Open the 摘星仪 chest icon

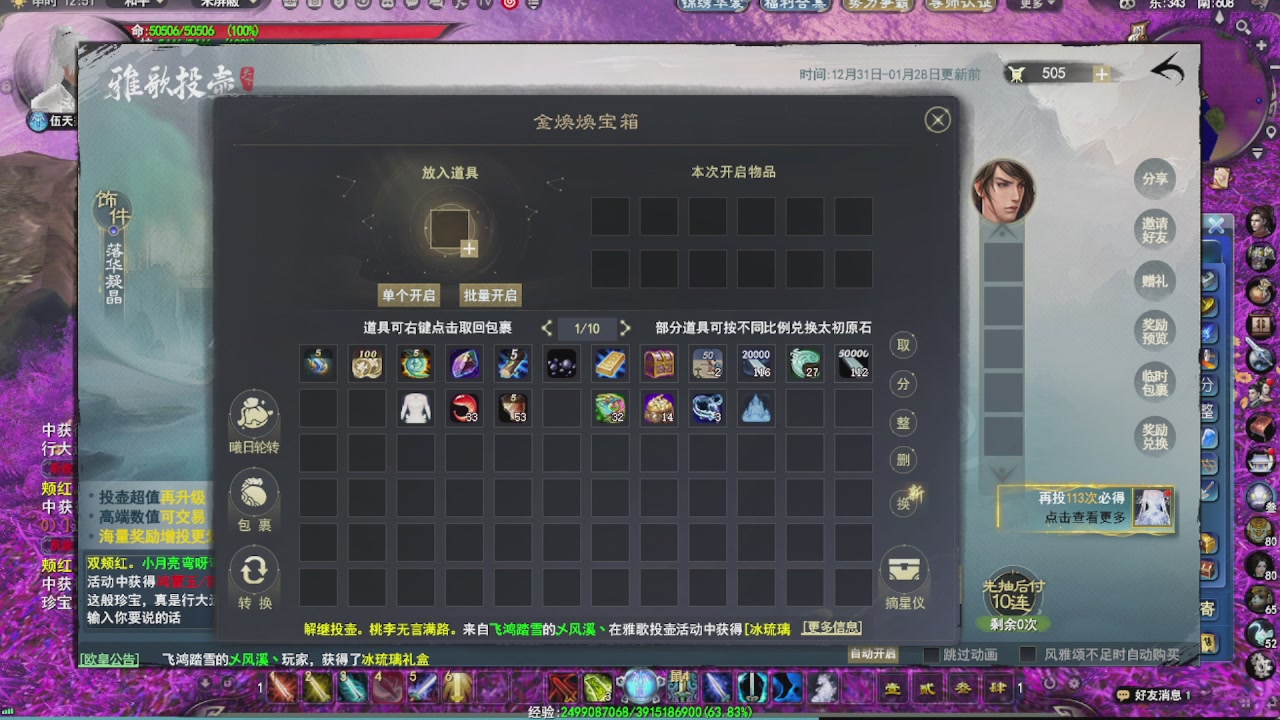coord(904,572)
